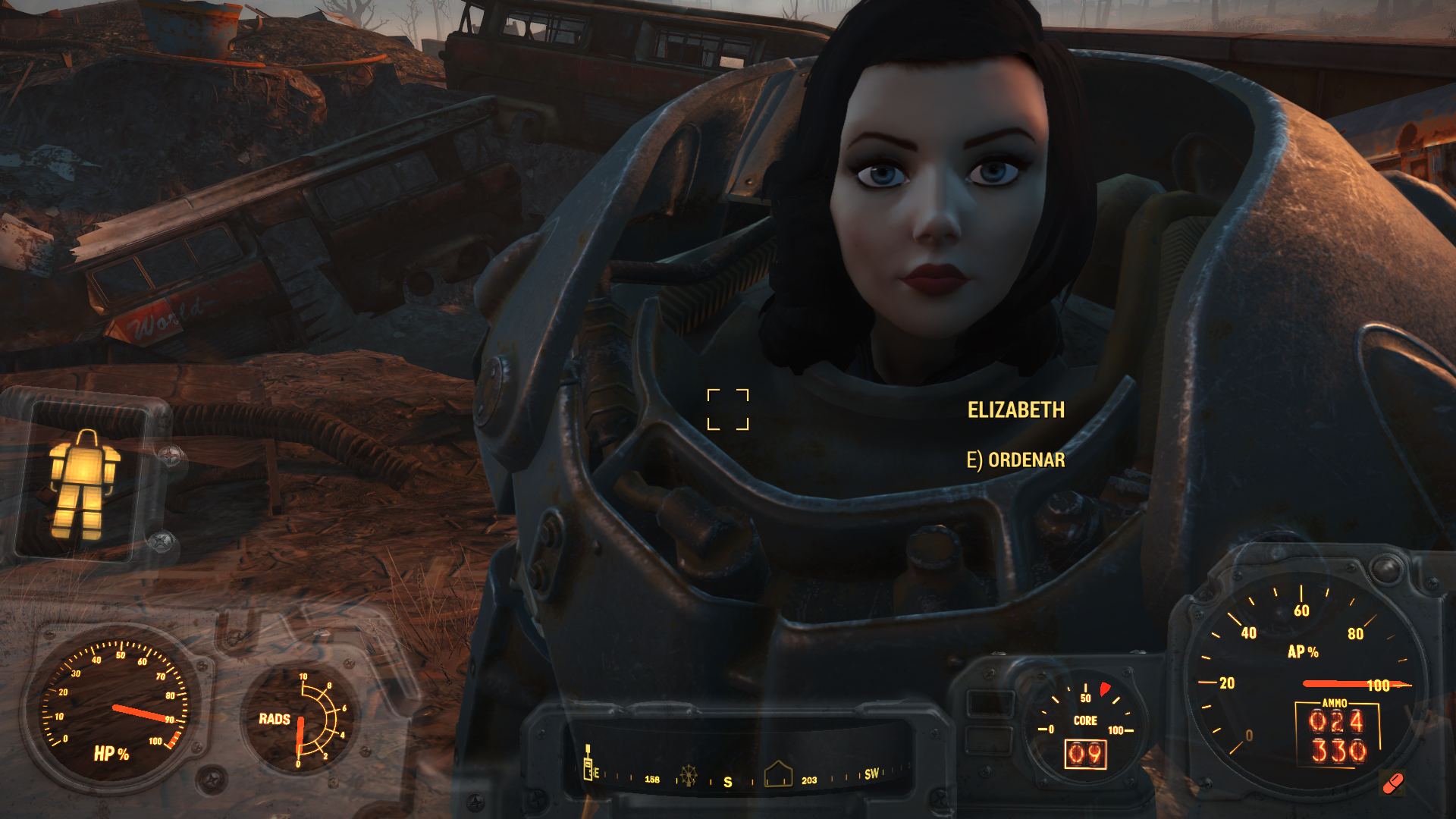This screenshot has height=819, width=1456.
Task: Select the Ferris wheel marker on the compass
Action: click(688, 775)
